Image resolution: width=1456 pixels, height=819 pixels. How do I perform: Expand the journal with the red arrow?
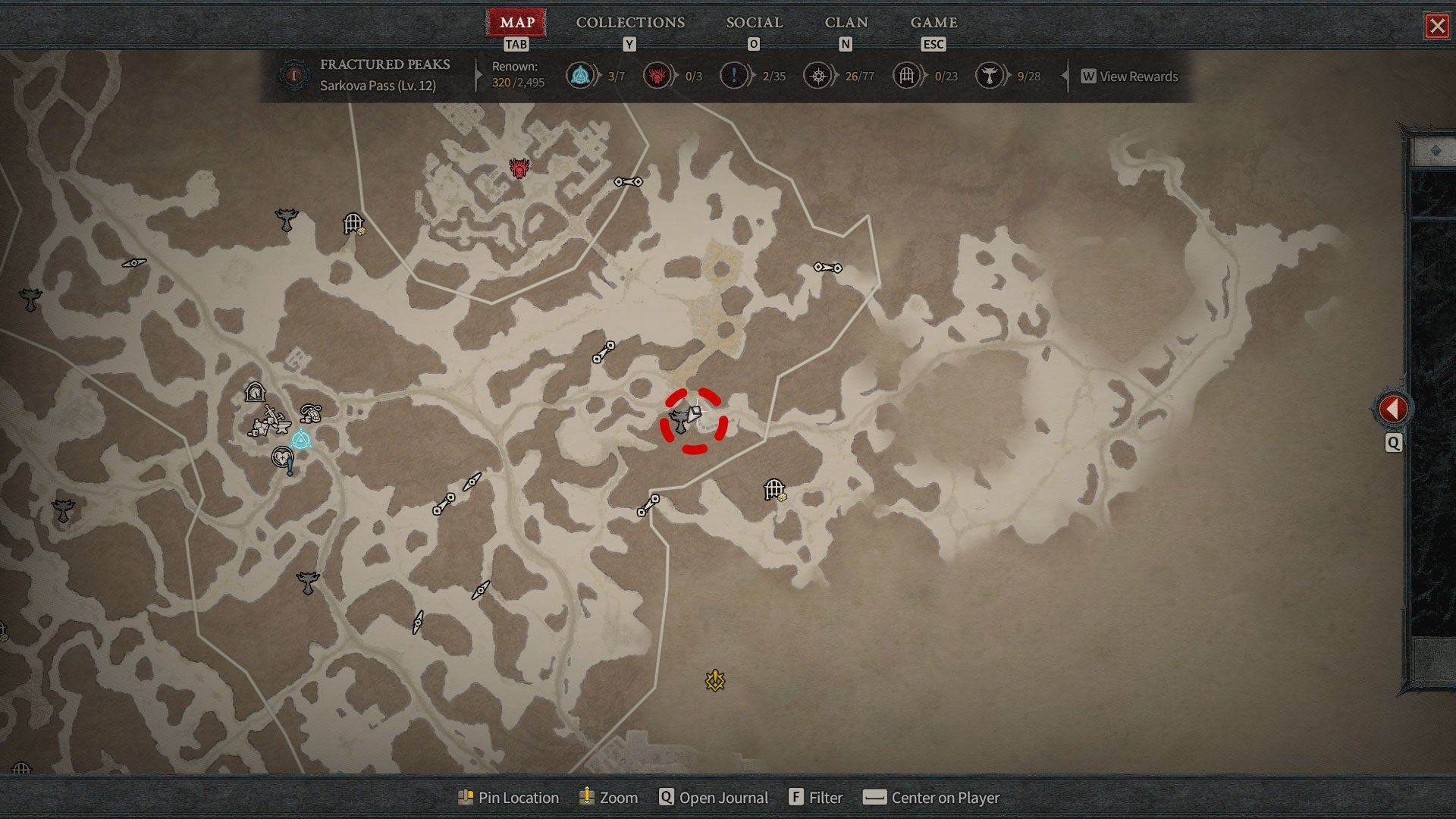pyautogui.click(x=1392, y=409)
